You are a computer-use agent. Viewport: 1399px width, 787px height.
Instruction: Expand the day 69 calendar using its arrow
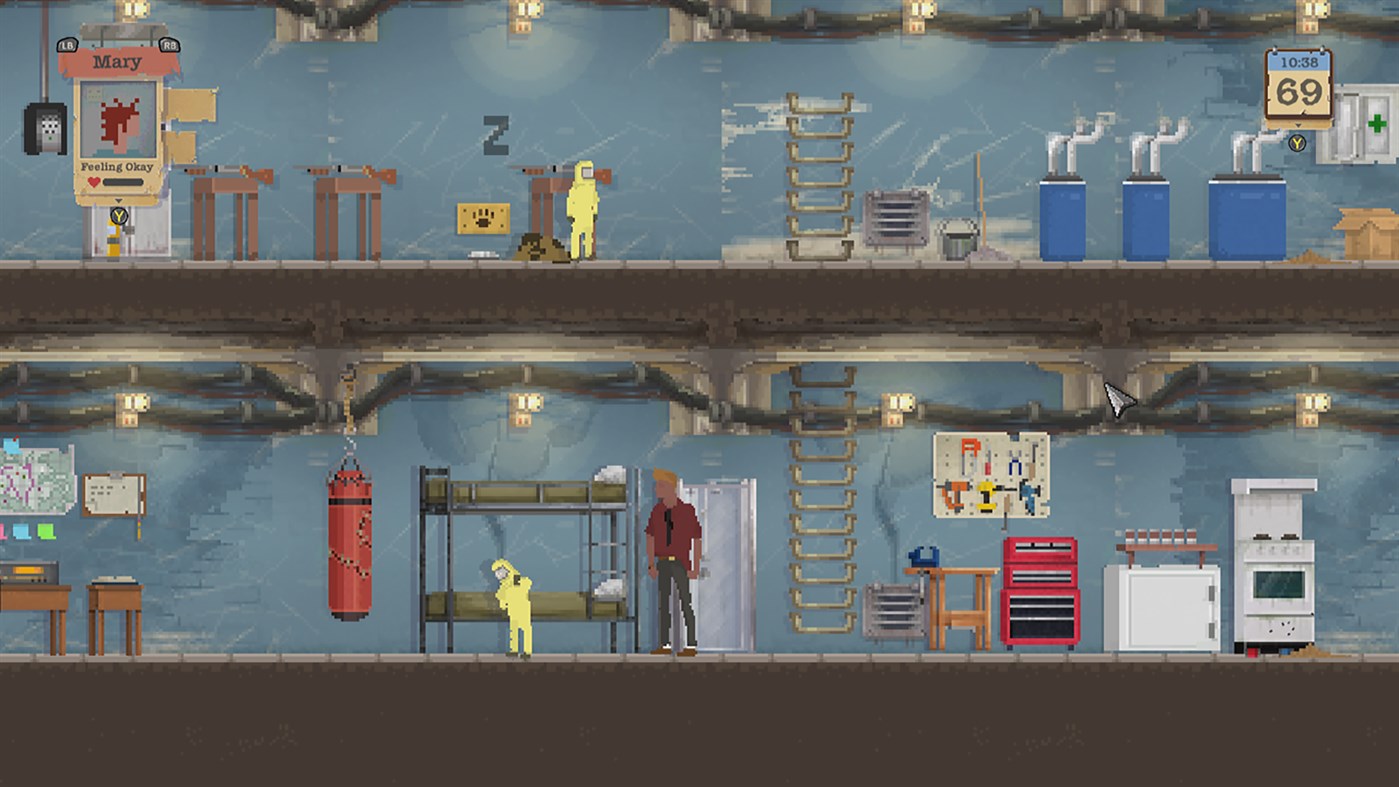point(1298,125)
